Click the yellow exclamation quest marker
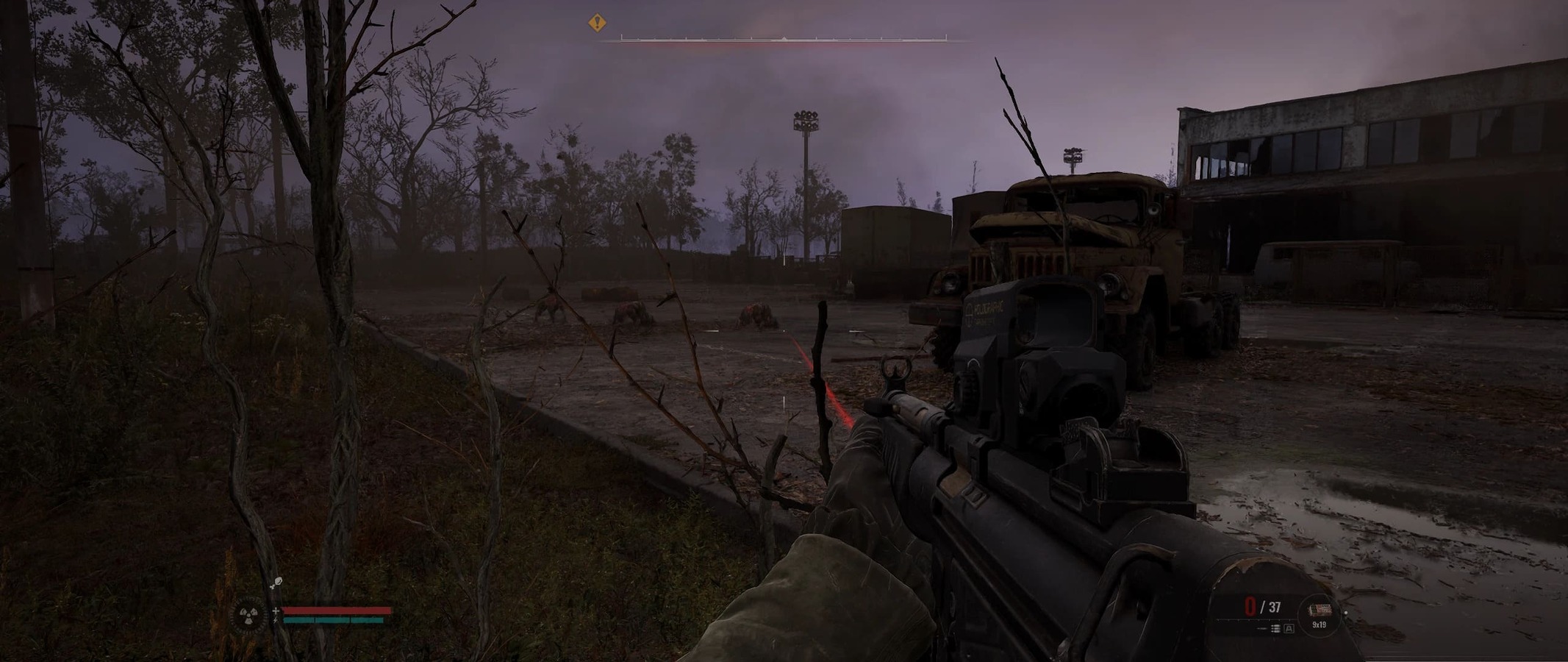Image resolution: width=1568 pixels, height=662 pixels. 597,24
